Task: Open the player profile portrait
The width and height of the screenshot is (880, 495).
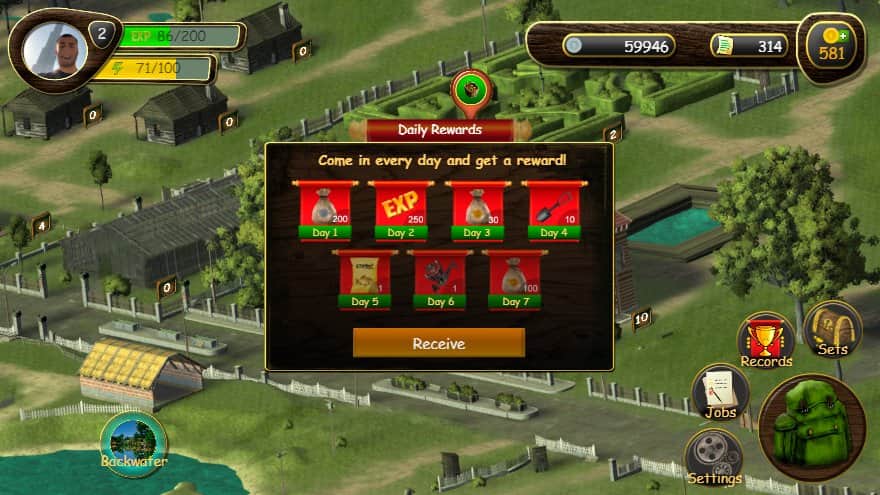Action: 56,50
